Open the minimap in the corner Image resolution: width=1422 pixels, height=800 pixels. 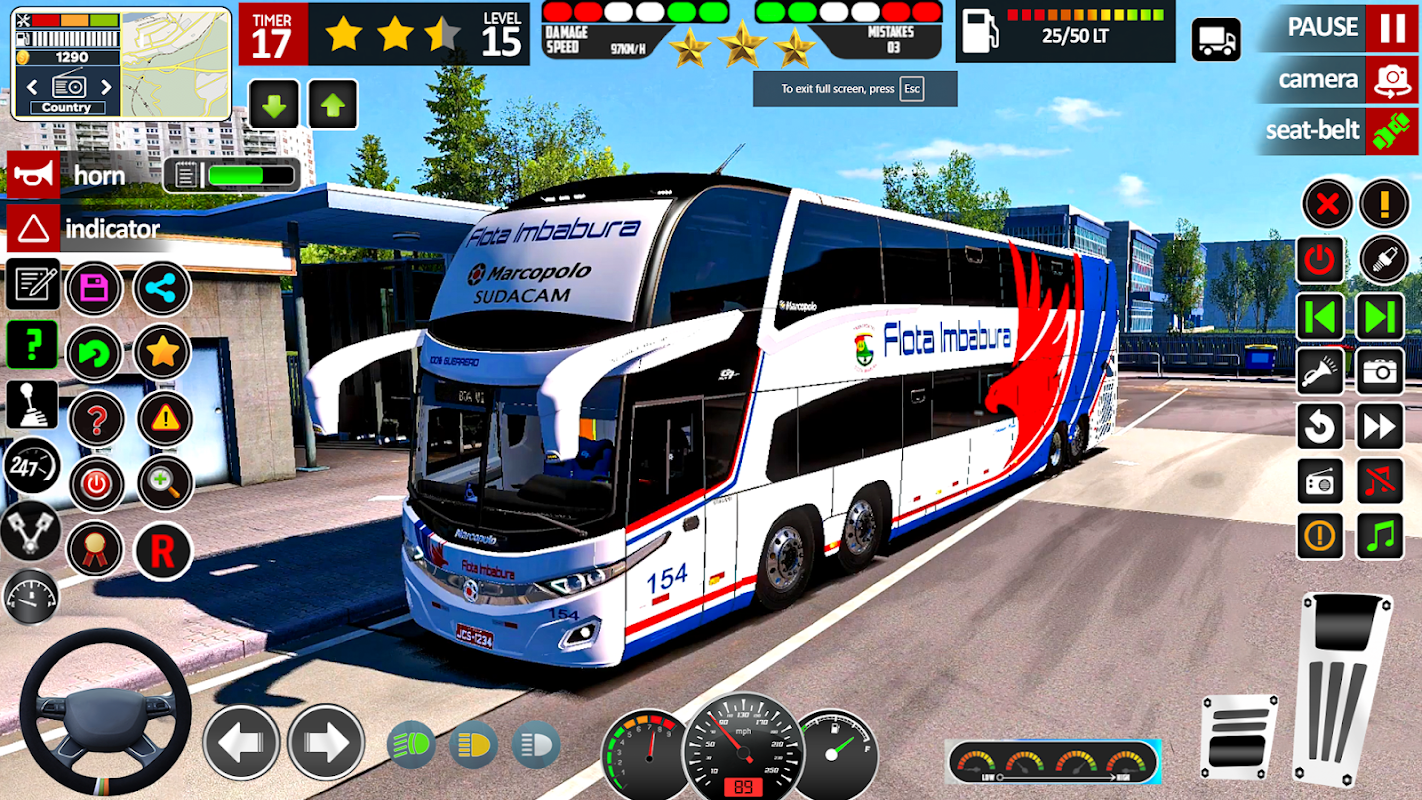pyautogui.click(x=175, y=62)
